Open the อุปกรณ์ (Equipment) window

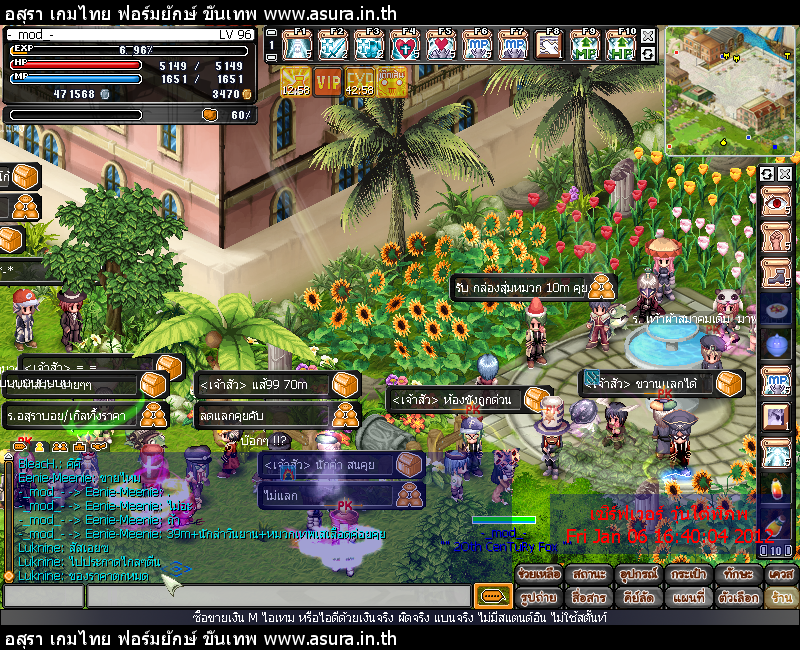point(638,575)
